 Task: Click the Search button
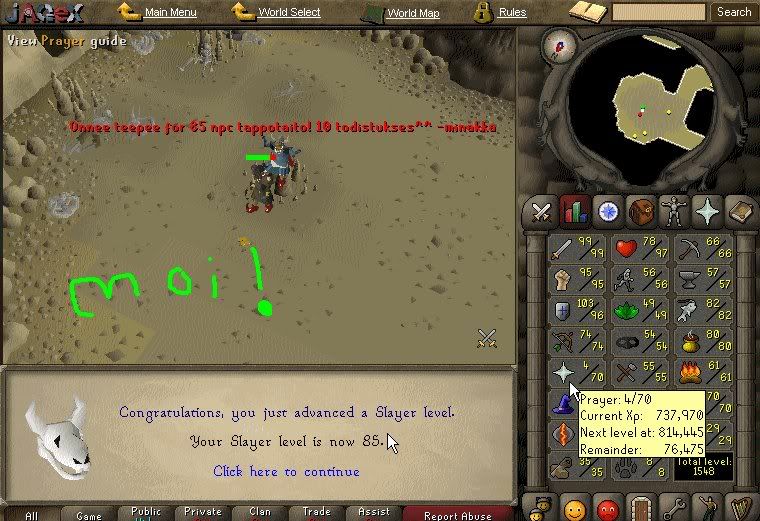point(733,12)
